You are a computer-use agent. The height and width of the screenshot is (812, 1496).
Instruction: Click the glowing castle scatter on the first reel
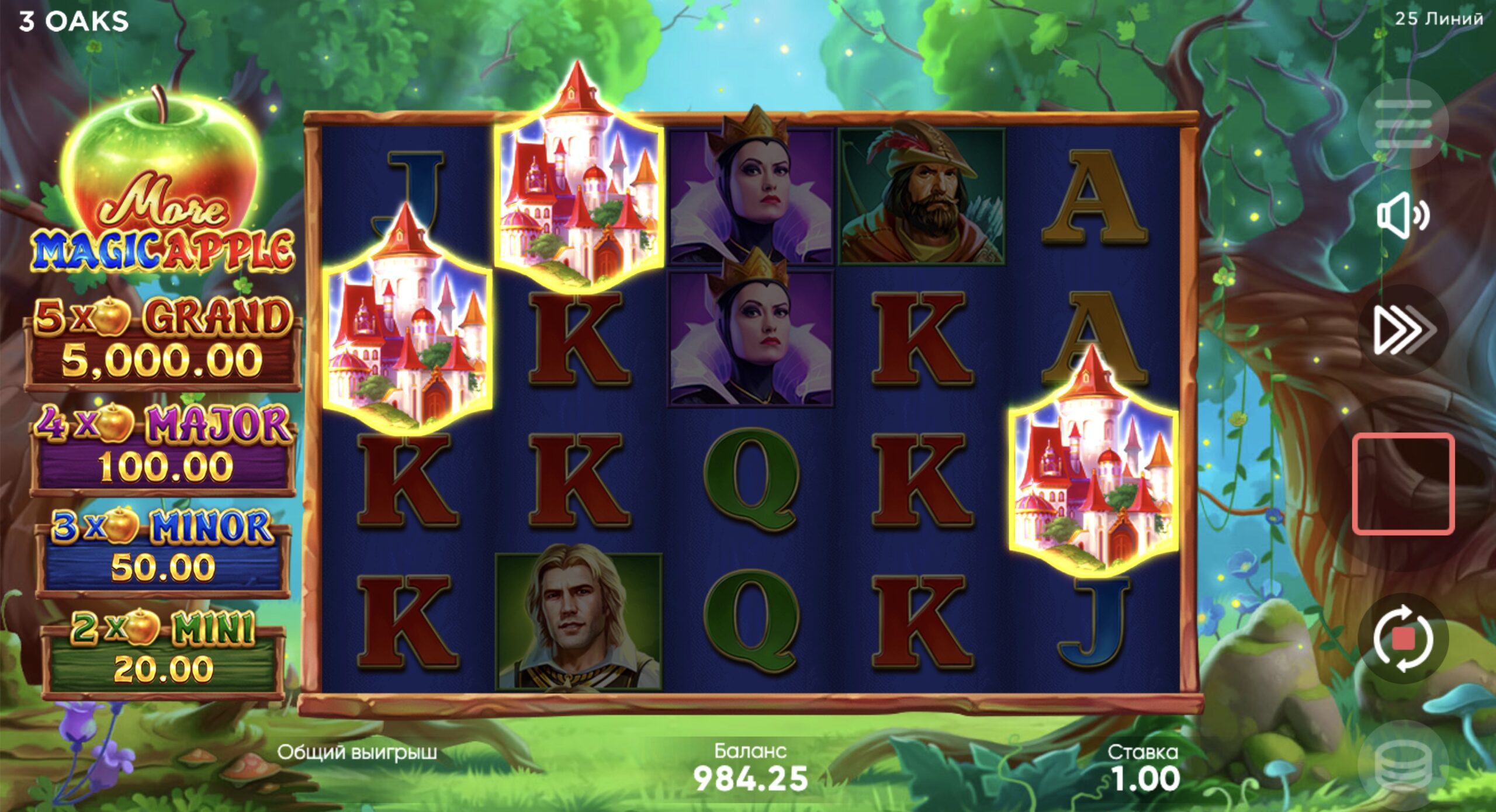tap(406, 327)
